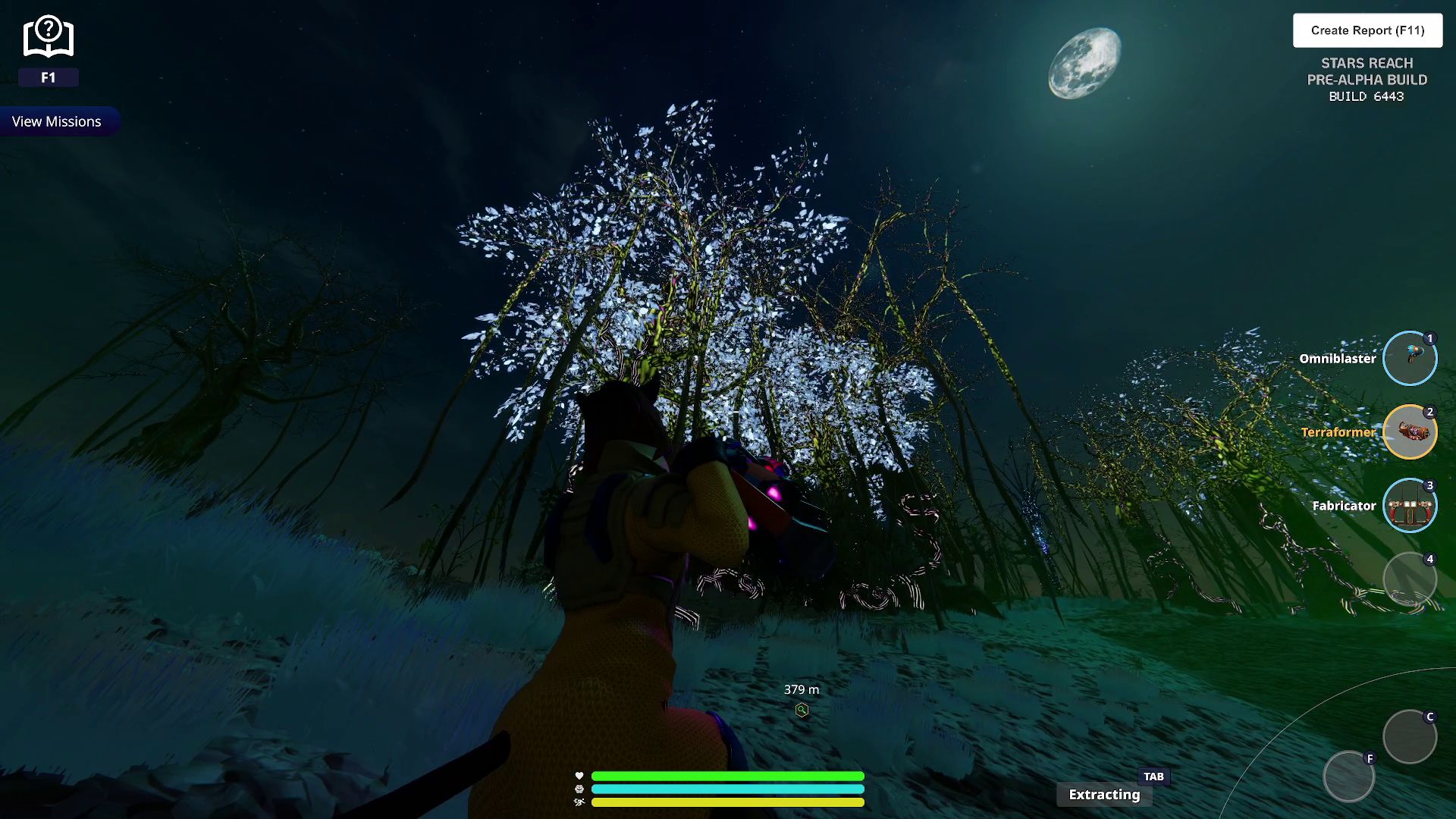
Task: Open the help guide book icon
Action: click(x=48, y=37)
